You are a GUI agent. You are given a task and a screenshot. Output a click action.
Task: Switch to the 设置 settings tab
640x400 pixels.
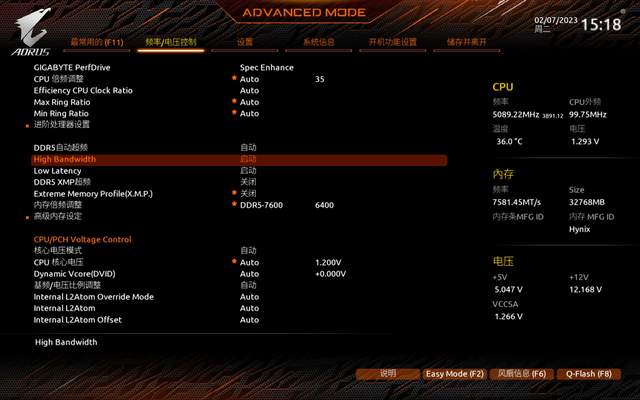[x=245, y=43]
